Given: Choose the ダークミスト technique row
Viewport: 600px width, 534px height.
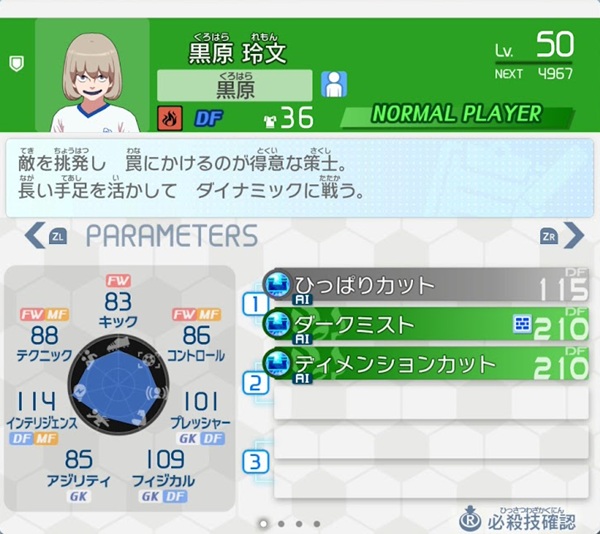Looking at the screenshot, I should (x=425, y=325).
